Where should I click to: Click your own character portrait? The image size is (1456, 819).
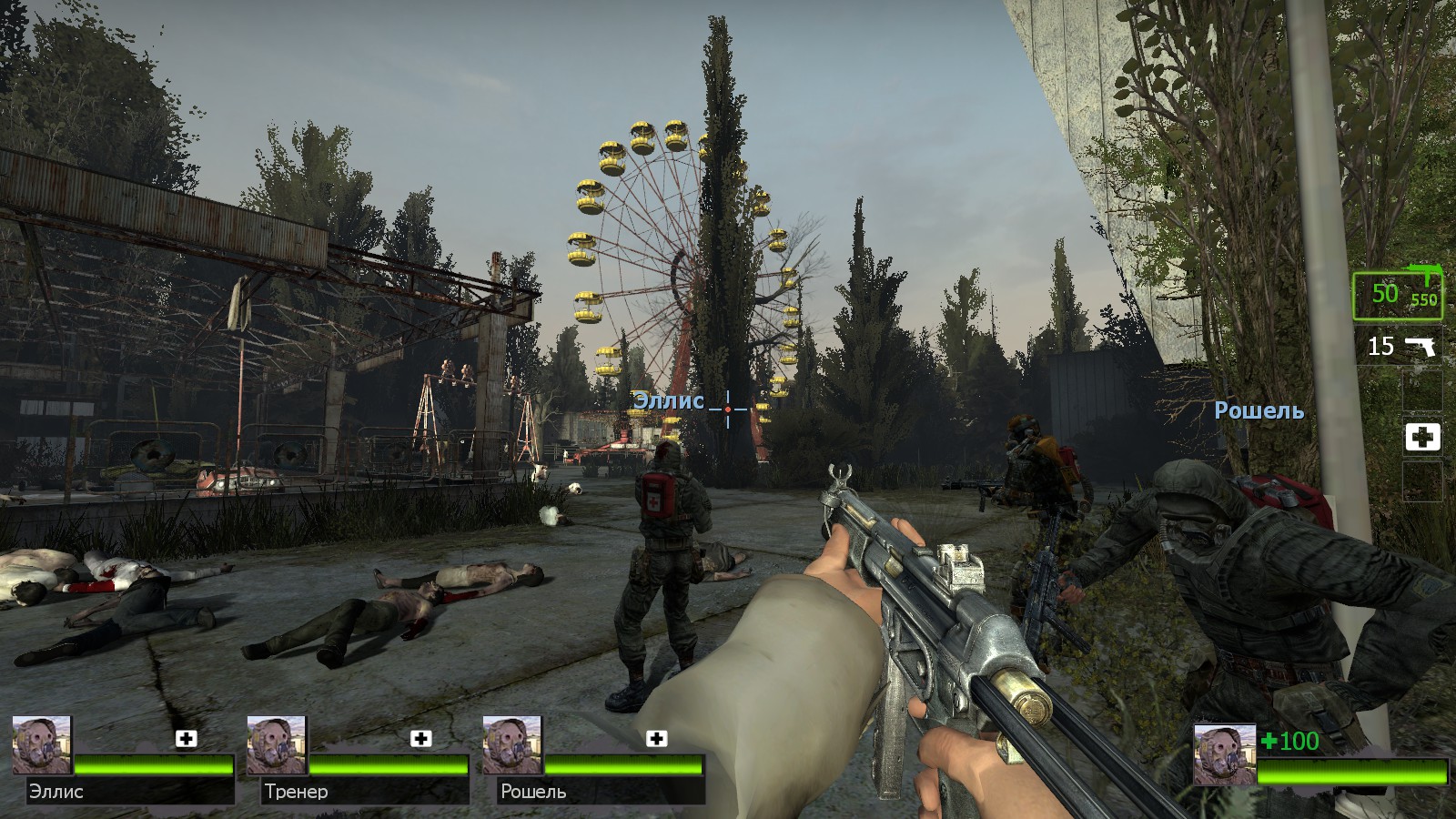1224,754
